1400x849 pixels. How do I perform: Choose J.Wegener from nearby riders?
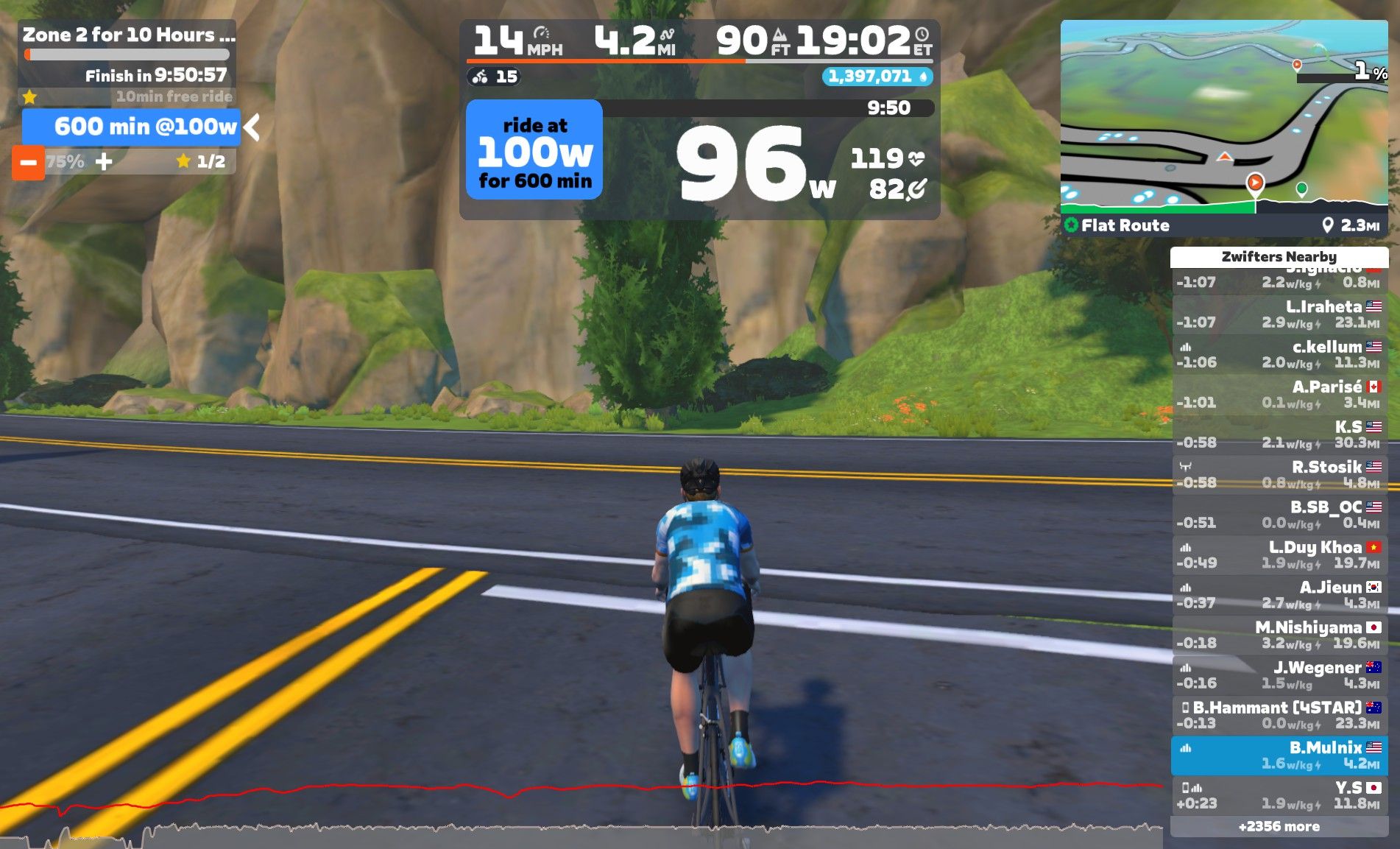click(x=1279, y=675)
